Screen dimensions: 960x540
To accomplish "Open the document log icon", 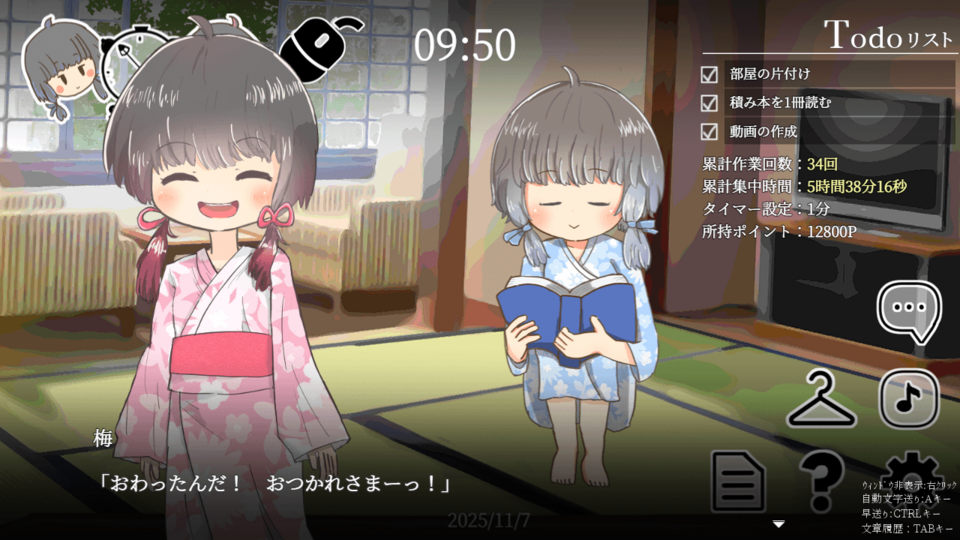I will click(x=738, y=481).
